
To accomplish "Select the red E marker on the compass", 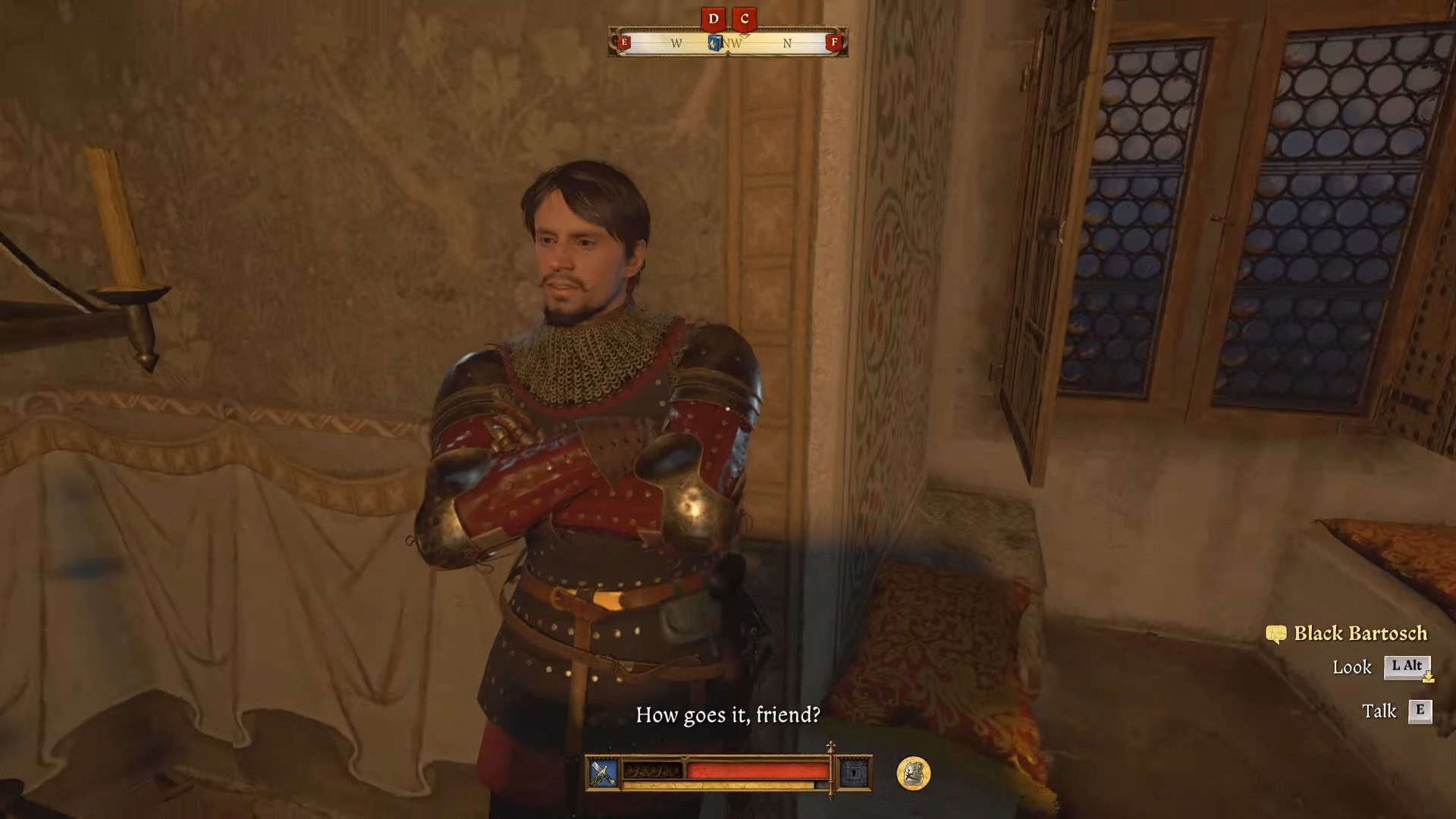I will click(624, 42).
